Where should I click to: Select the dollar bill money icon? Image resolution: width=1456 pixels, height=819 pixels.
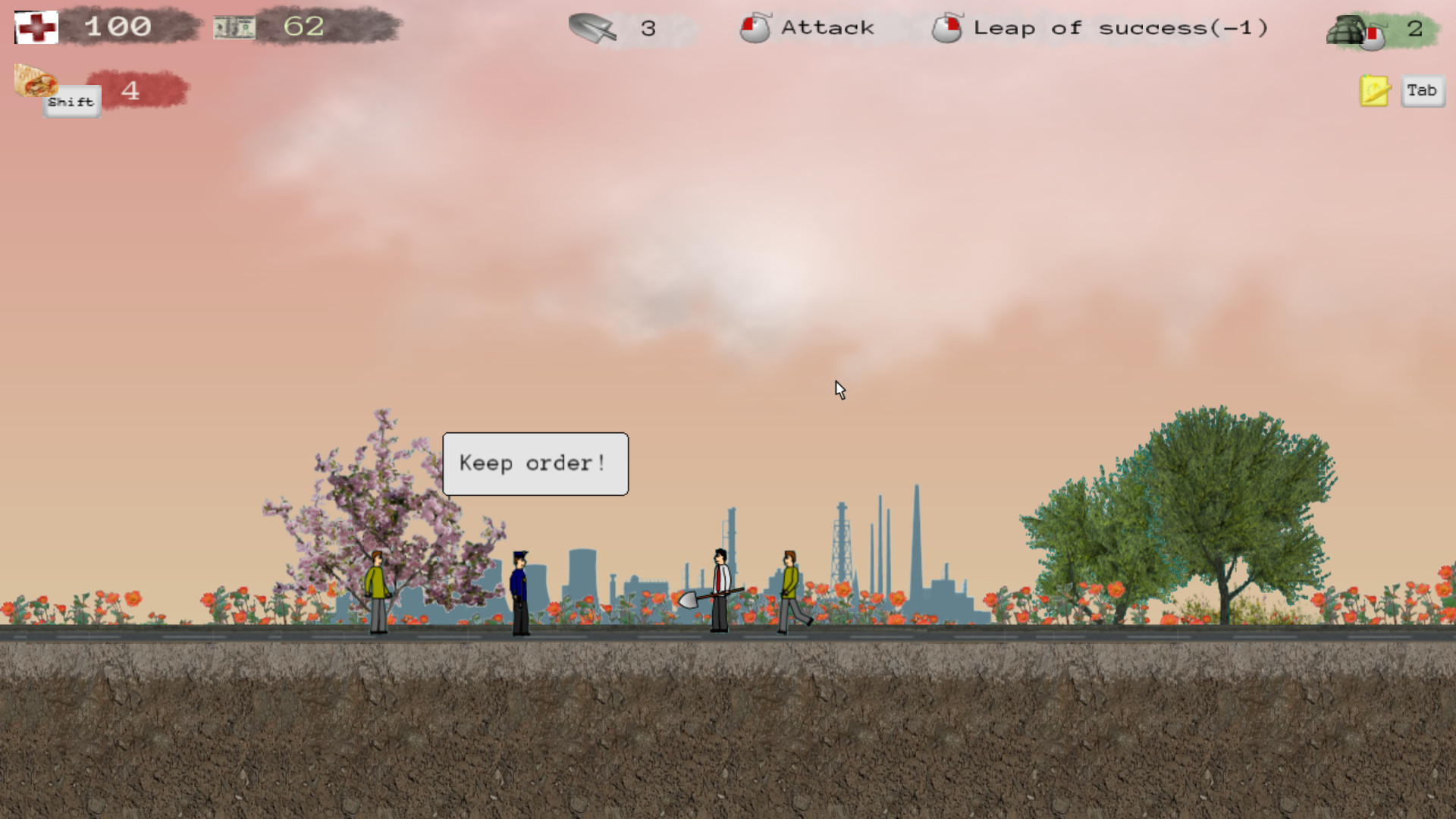coord(234,27)
